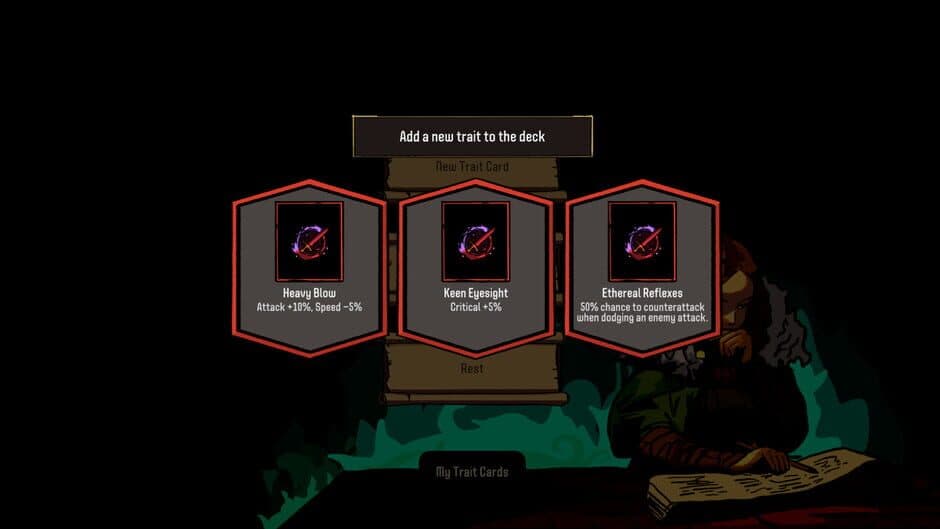Select the Keen Eyesight trait card

476,268
